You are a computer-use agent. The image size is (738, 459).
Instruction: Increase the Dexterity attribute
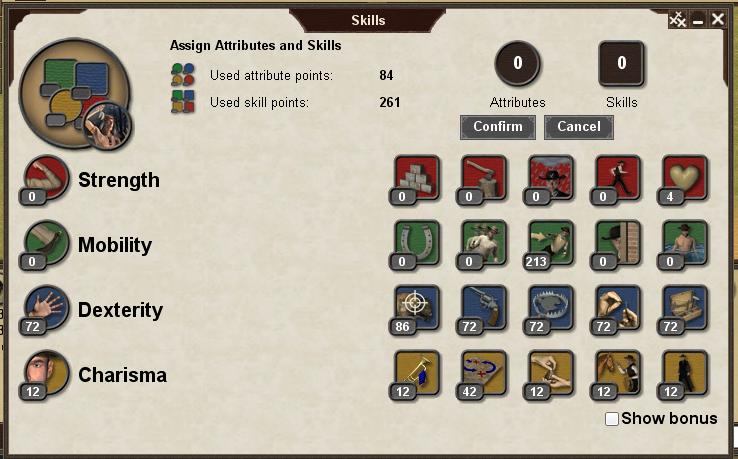47,308
